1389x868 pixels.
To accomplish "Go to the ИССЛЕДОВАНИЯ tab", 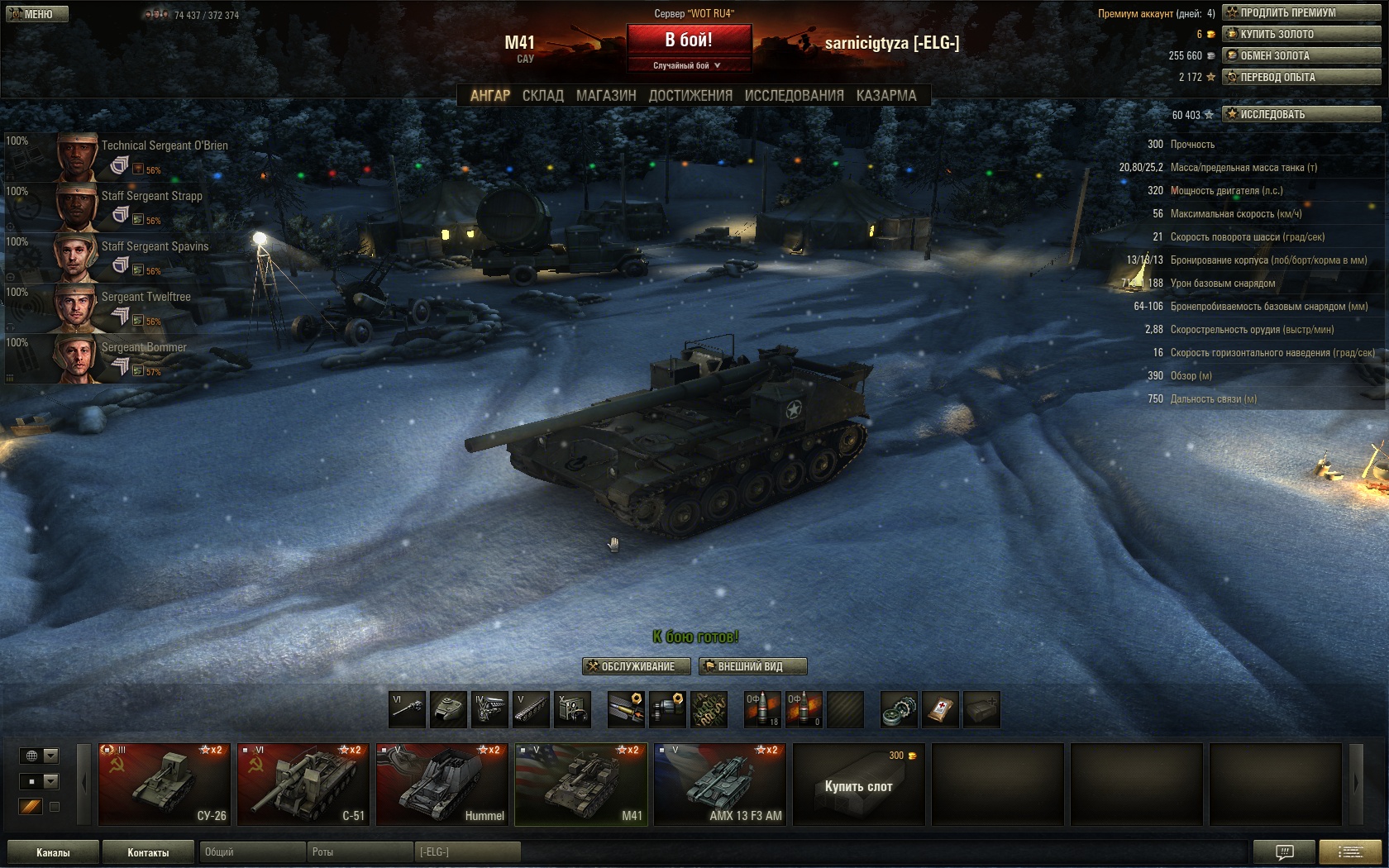I will (794, 96).
